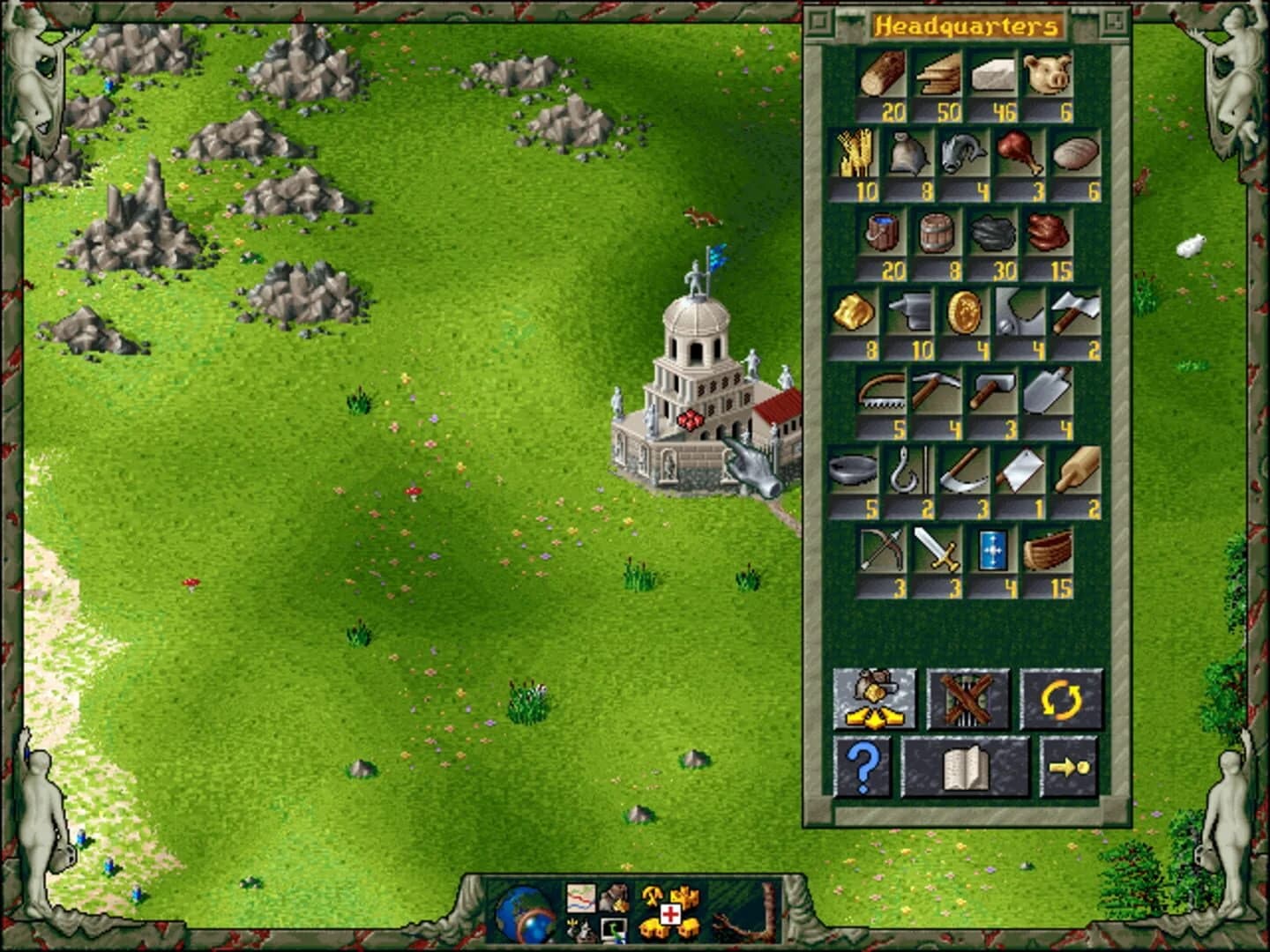Click the pig resource icon
1270x952 pixels.
tap(1047, 77)
